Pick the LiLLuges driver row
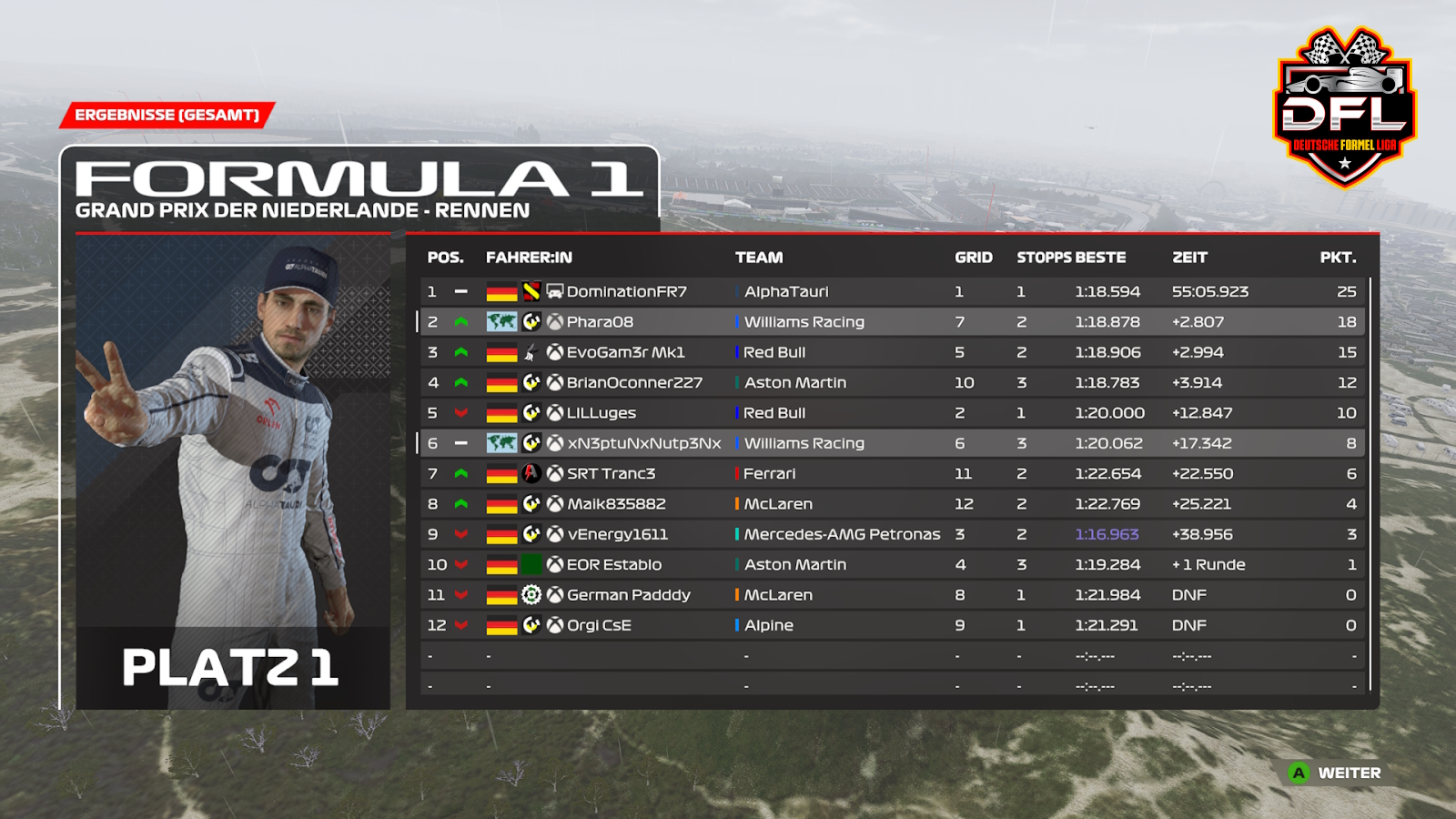The width and height of the screenshot is (1456, 819). [x=601, y=413]
